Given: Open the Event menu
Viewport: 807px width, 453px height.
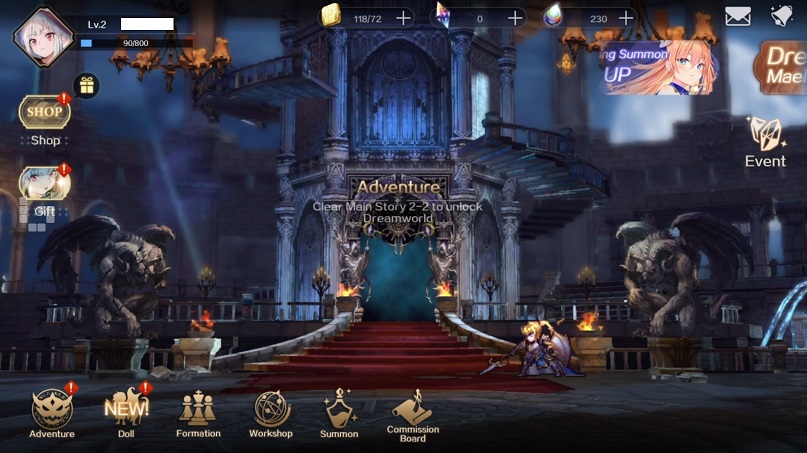Looking at the screenshot, I should pyautogui.click(x=765, y=143).
